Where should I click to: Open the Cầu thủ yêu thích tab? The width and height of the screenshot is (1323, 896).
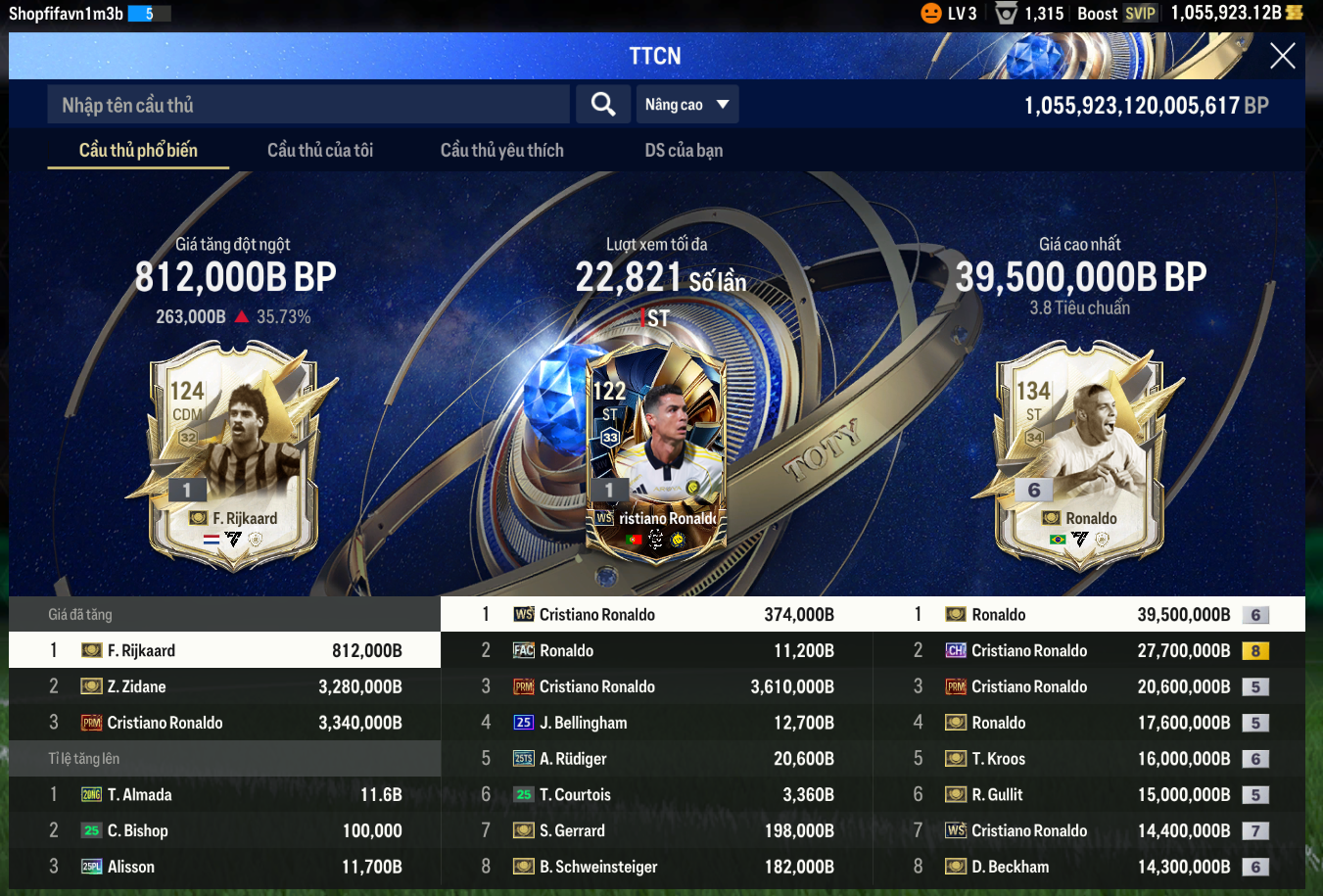click(x=501, y=150)
